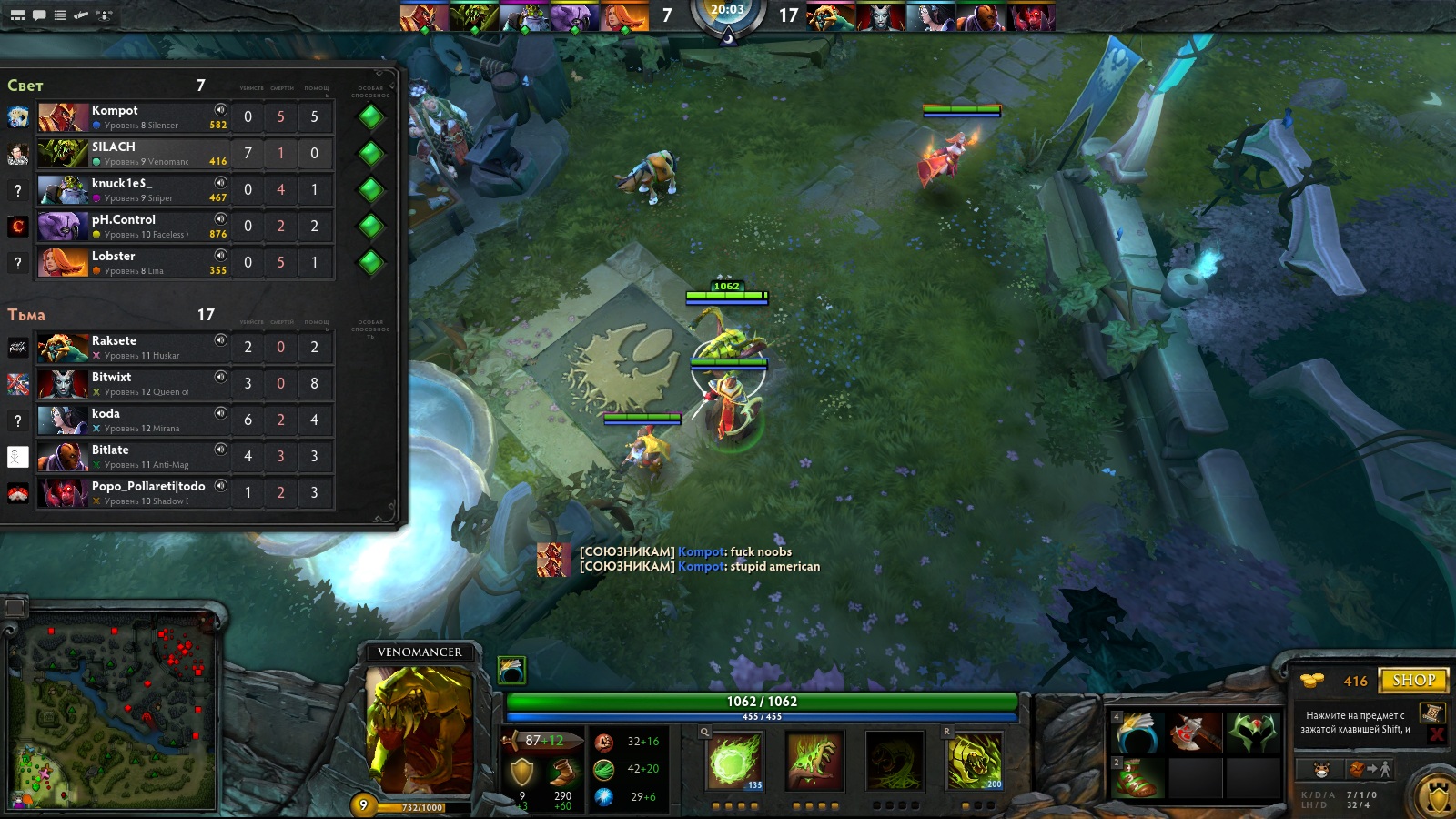Viewport: 1456px width, 819px height.
Task: Mute Kompot's voice via speaker icon
Action: point(220,110)
